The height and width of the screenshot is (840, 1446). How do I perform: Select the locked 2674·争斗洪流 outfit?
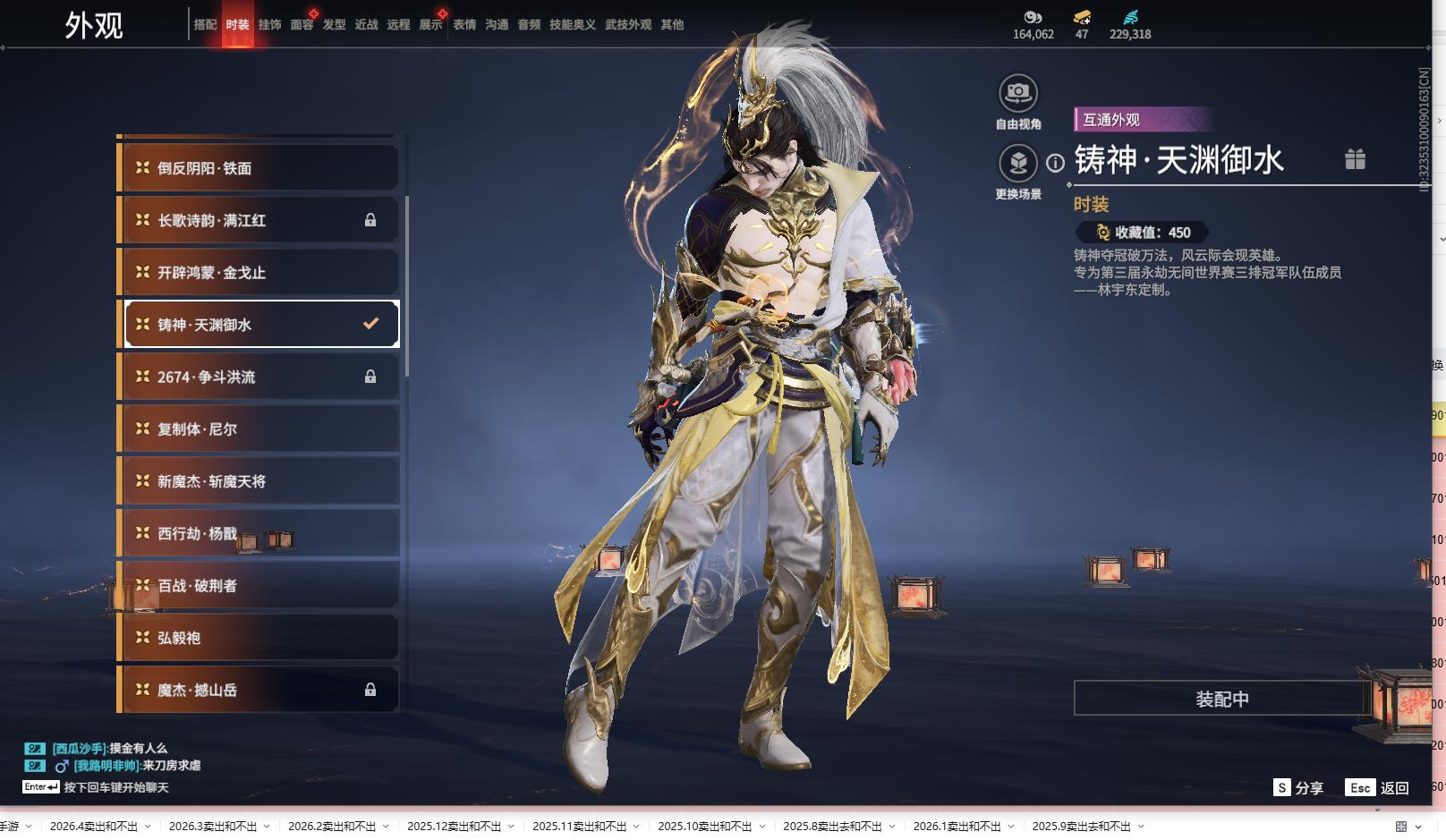259,377
